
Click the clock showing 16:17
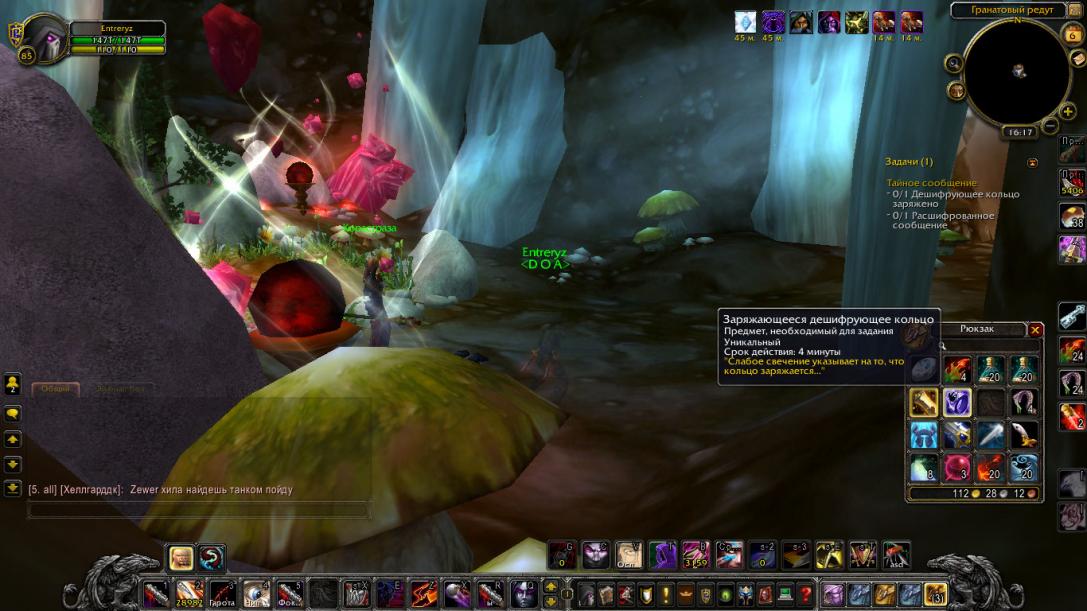1019,132
